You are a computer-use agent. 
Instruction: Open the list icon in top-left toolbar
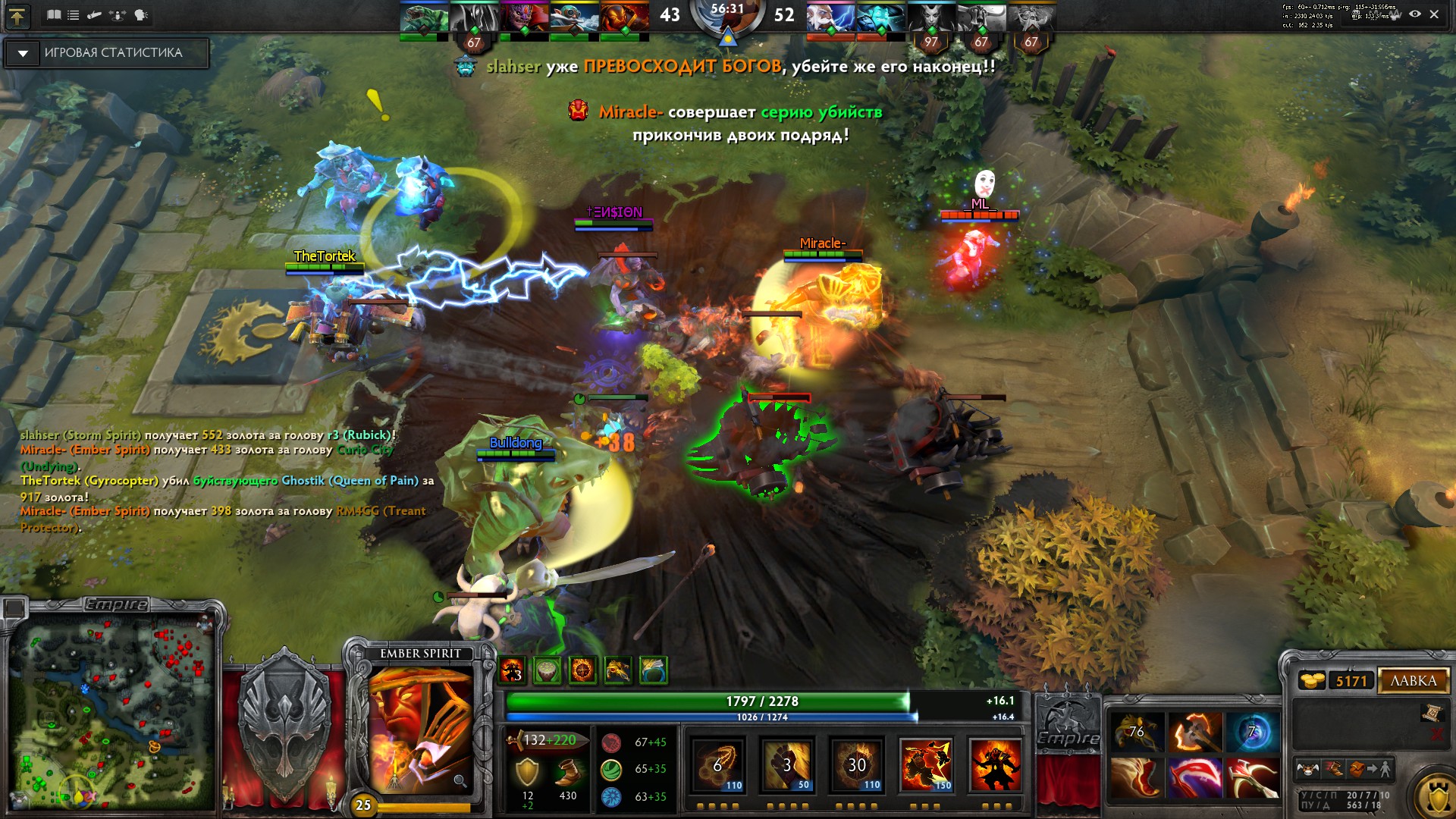tap(74, 15)
